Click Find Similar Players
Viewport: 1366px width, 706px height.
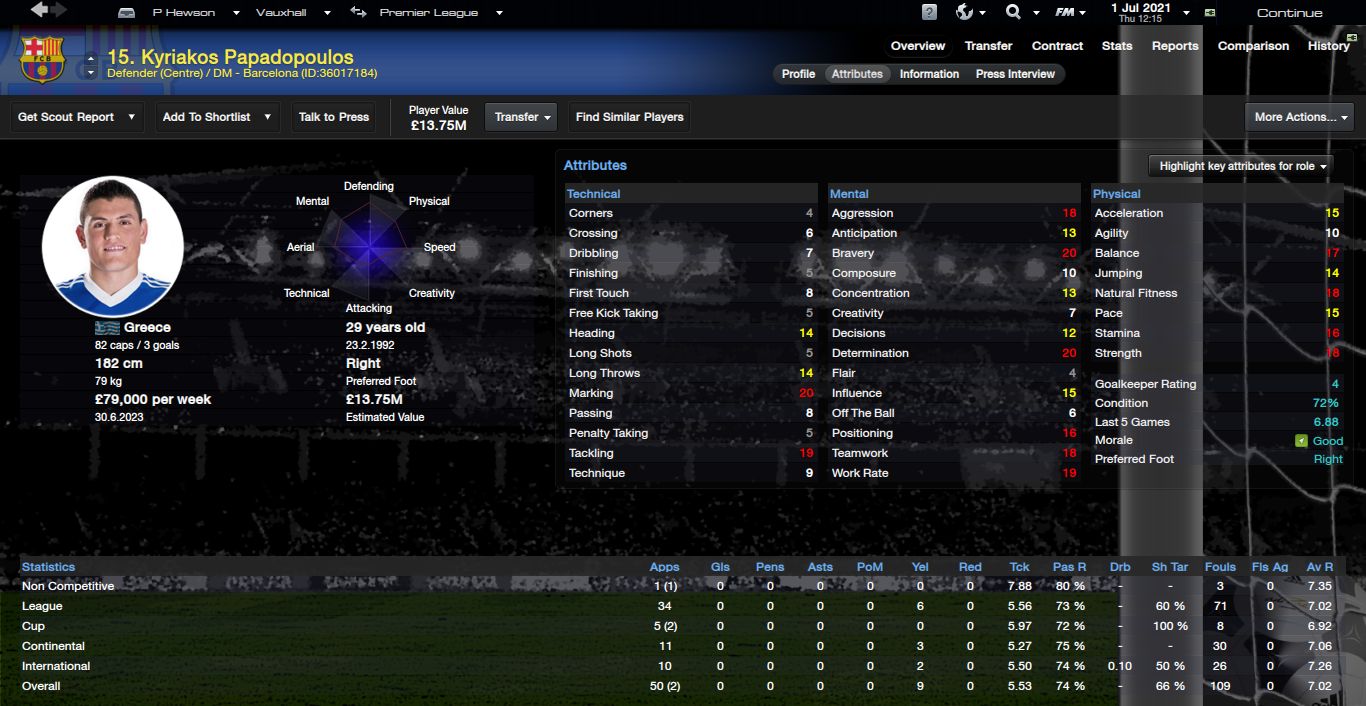tap(629, 117)
